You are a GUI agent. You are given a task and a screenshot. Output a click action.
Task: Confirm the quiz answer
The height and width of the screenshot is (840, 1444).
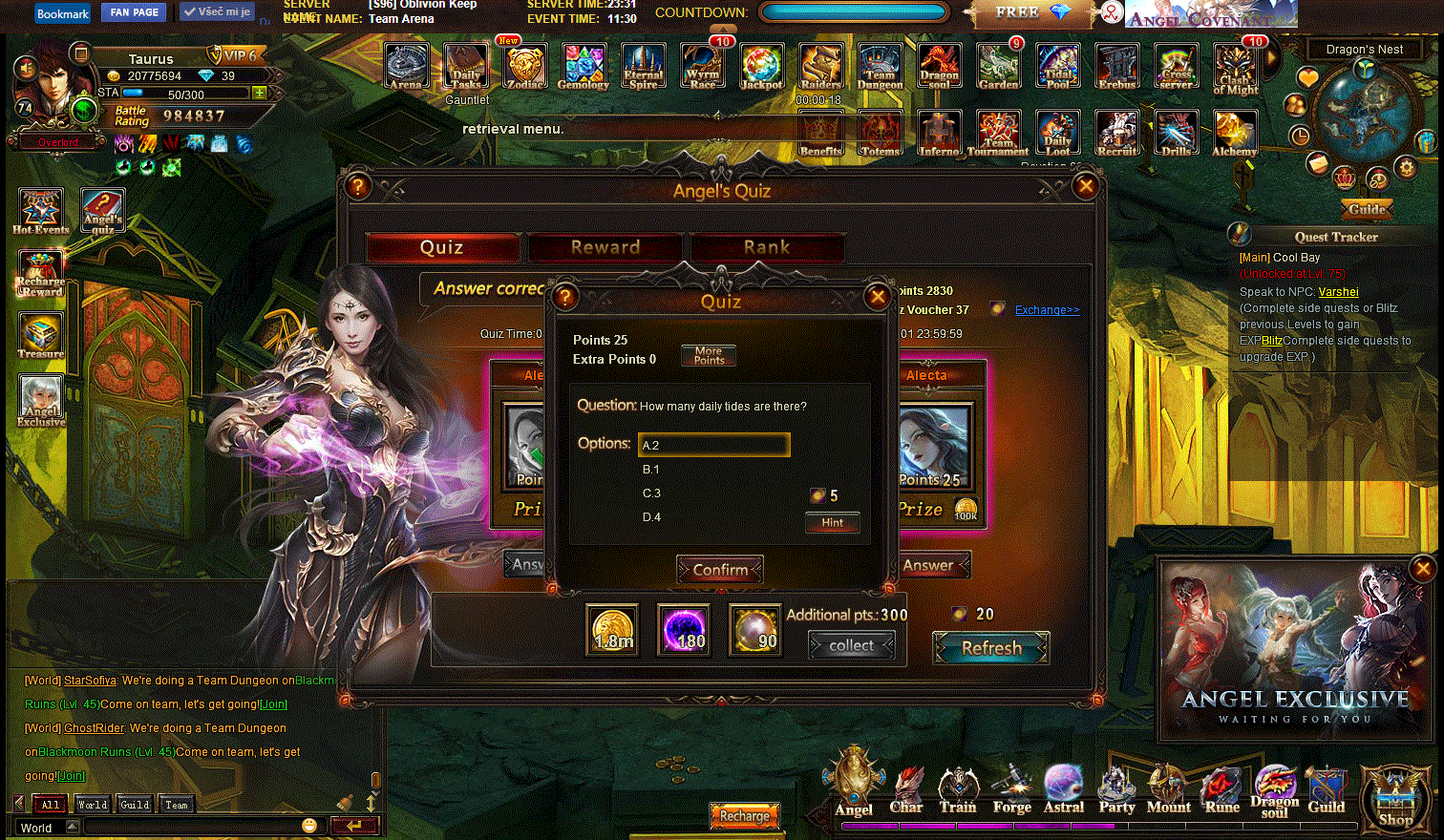coord(720,570)
